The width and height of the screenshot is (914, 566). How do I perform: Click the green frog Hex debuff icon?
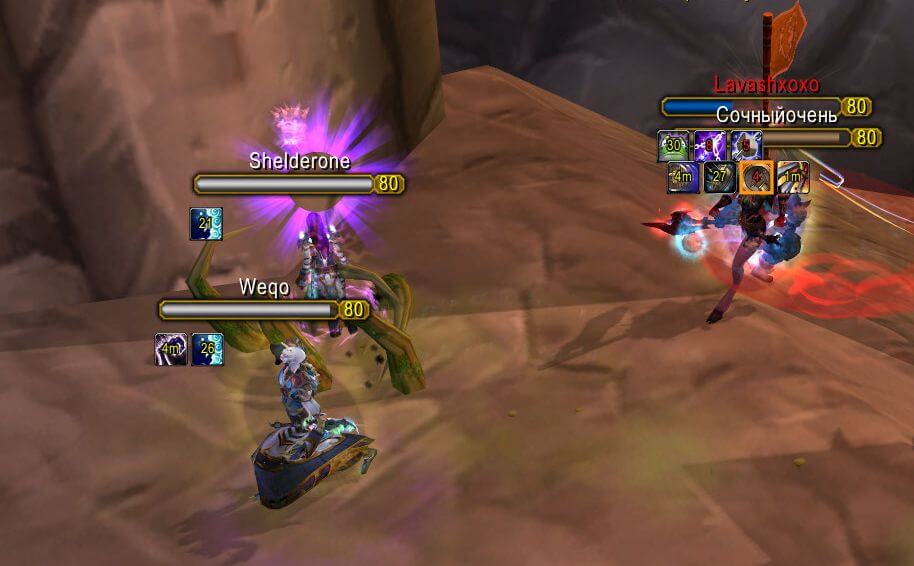coord(673,146)
